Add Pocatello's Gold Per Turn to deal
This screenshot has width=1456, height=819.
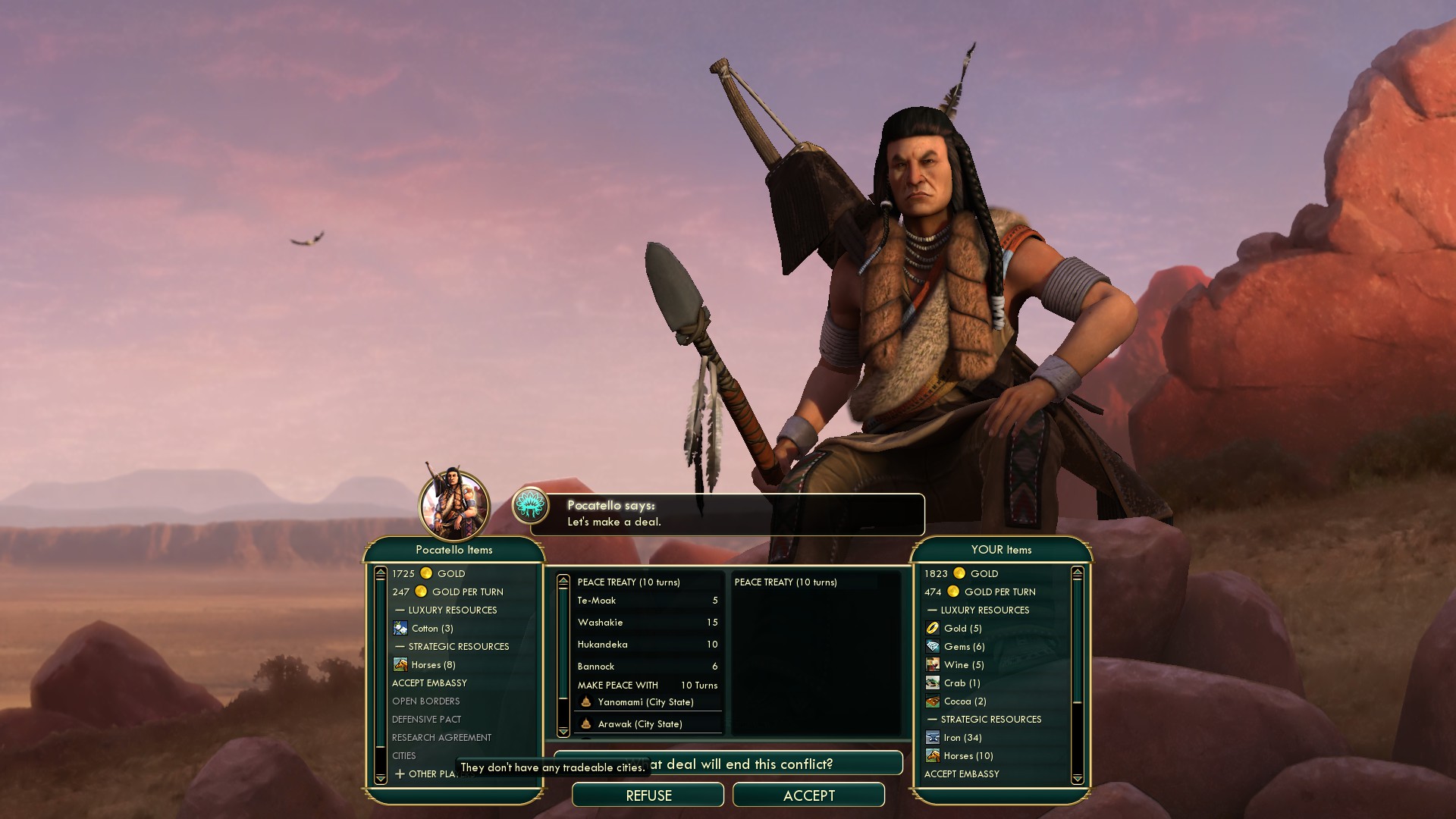(448, 591)
